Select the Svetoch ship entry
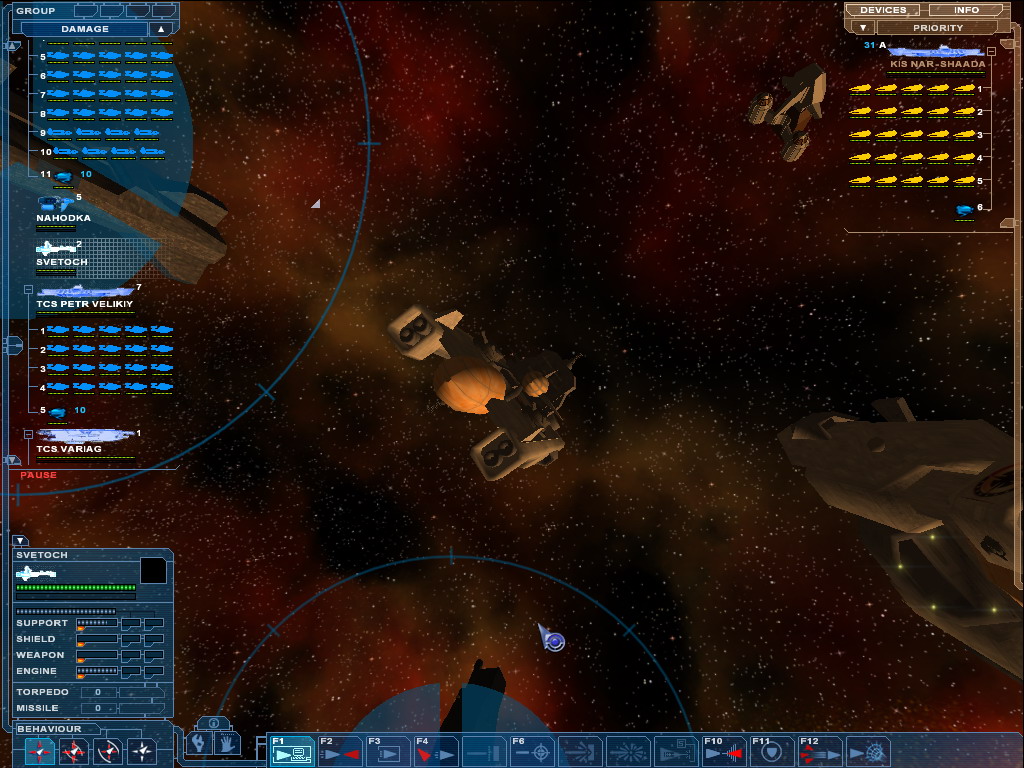 [60, 253]
